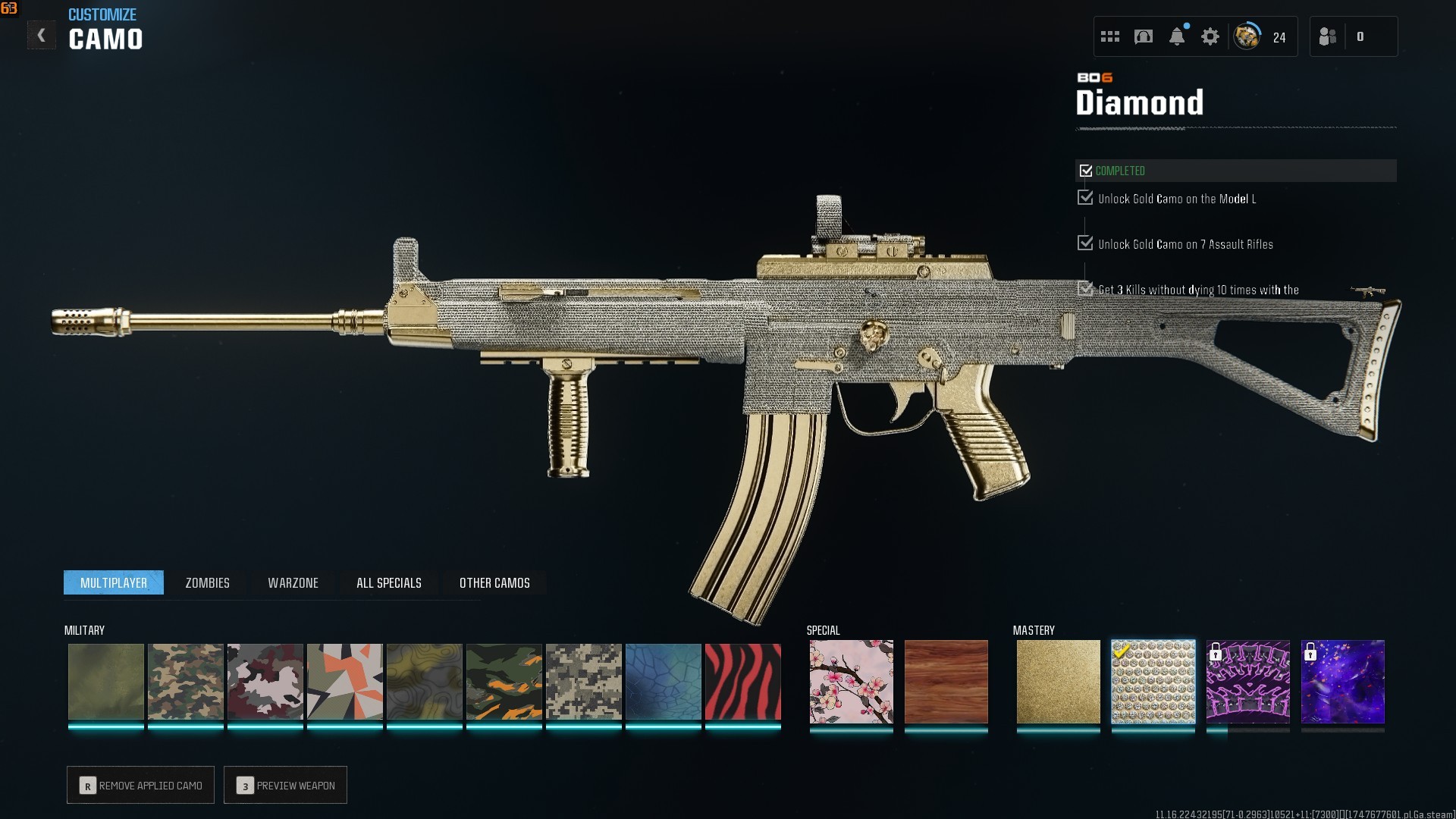1456x819 pixels.
Task: Show the All Specials tab
Action: (388, 583)
